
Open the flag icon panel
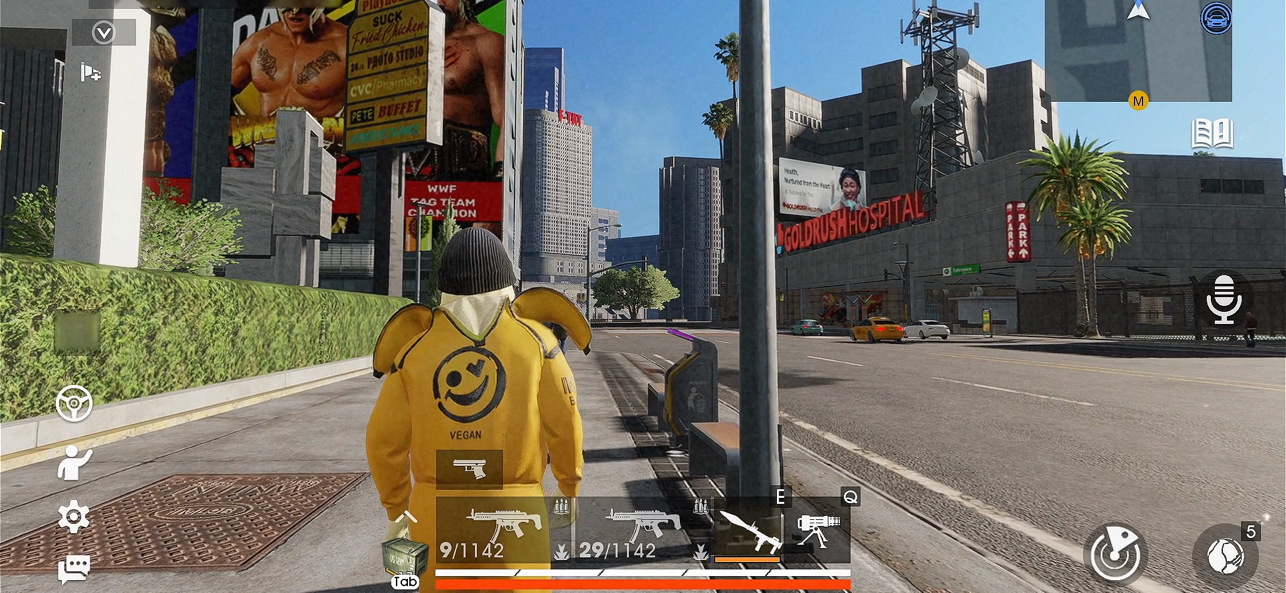91,73
